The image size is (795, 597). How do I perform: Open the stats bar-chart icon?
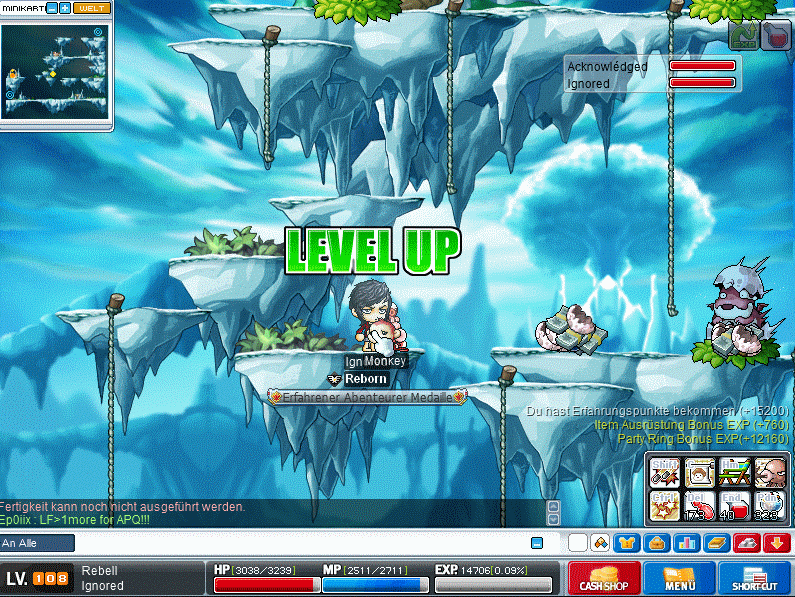(x=687, y=543)
